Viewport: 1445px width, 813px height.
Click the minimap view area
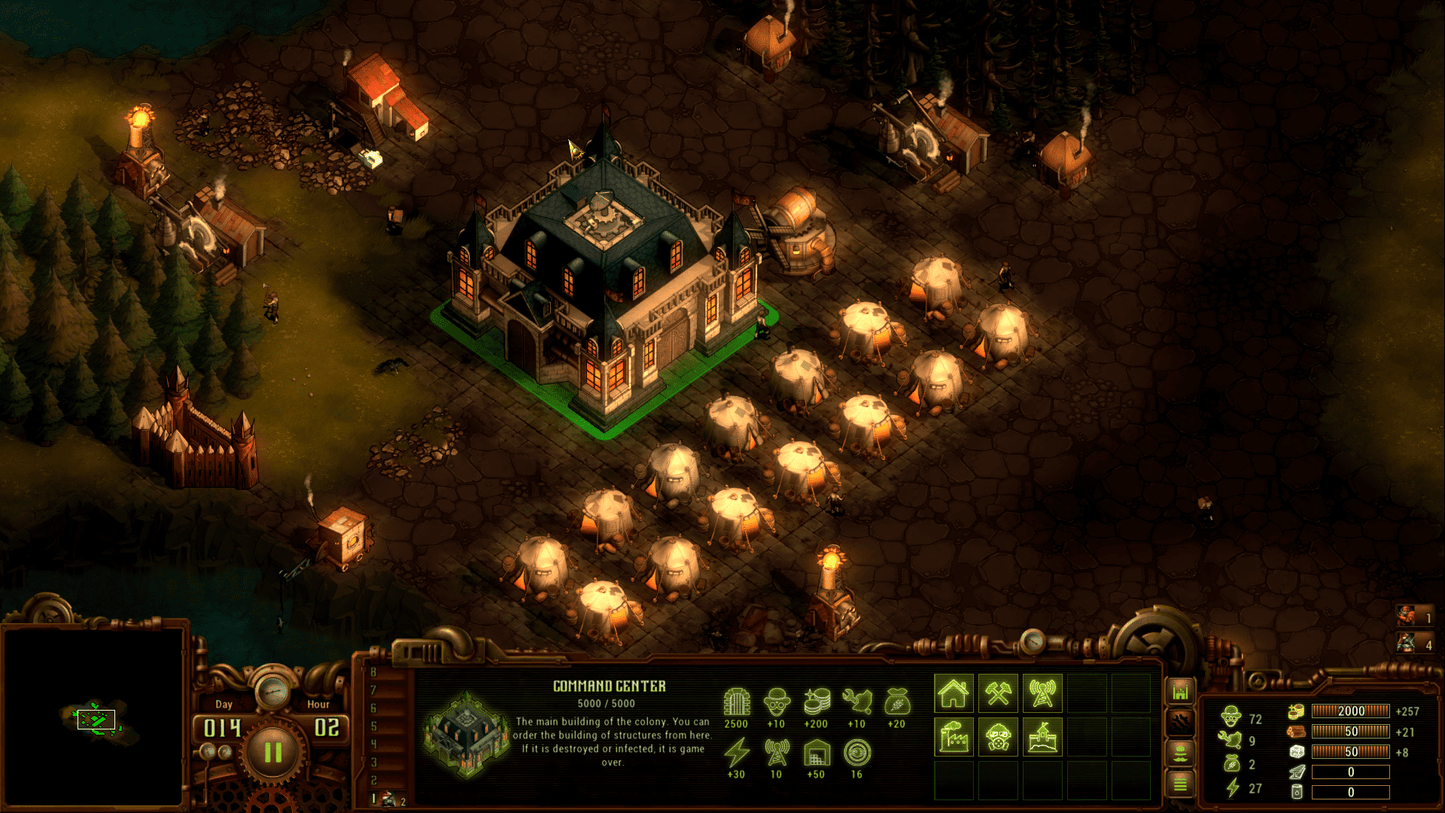(x=95, y=720)
